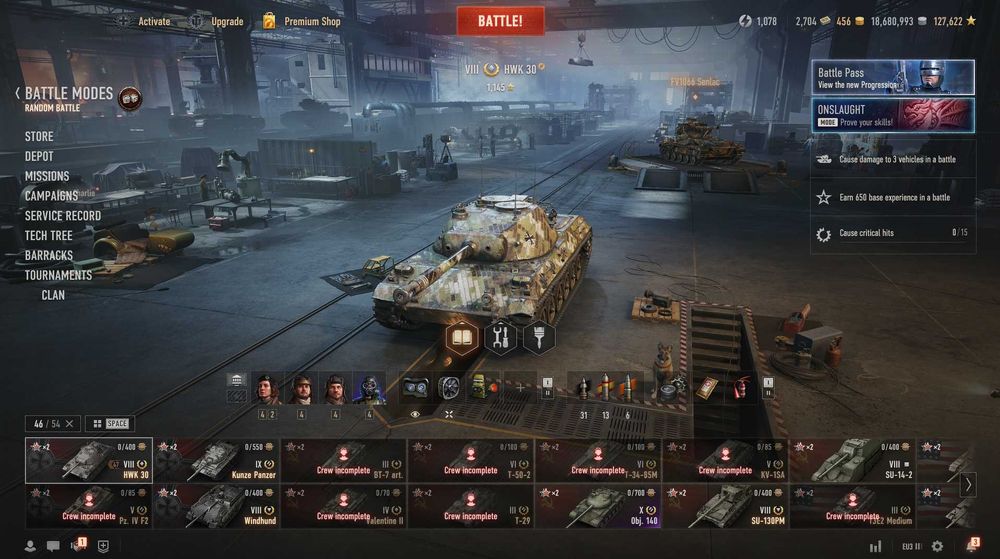Select the SU-130PM vehicle tile
This screenshot has height=559, width=1000.
click(x=725, y=506)
